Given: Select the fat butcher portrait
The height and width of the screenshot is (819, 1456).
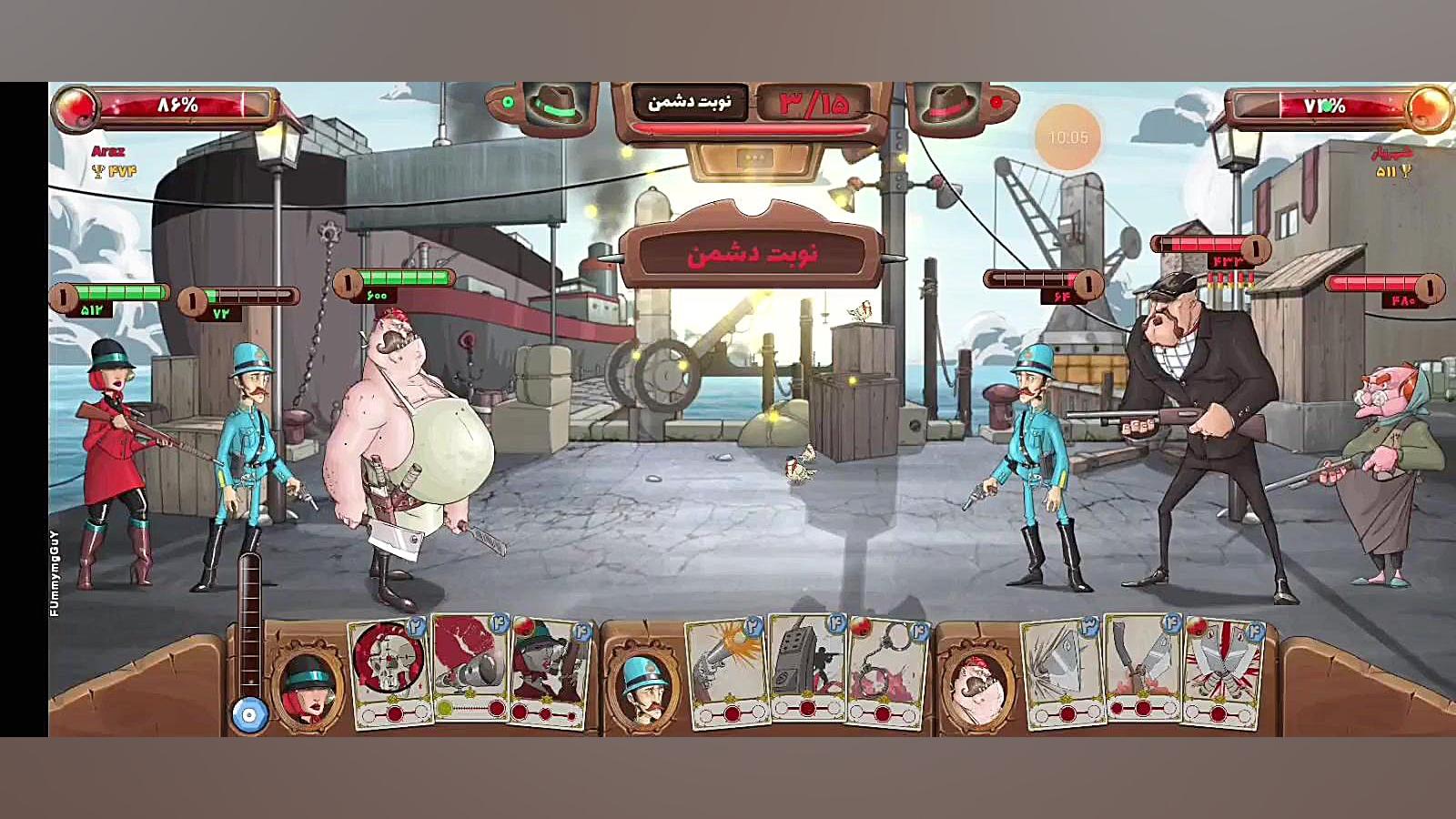Looking at the screenshot, I should tap(978, 686).
